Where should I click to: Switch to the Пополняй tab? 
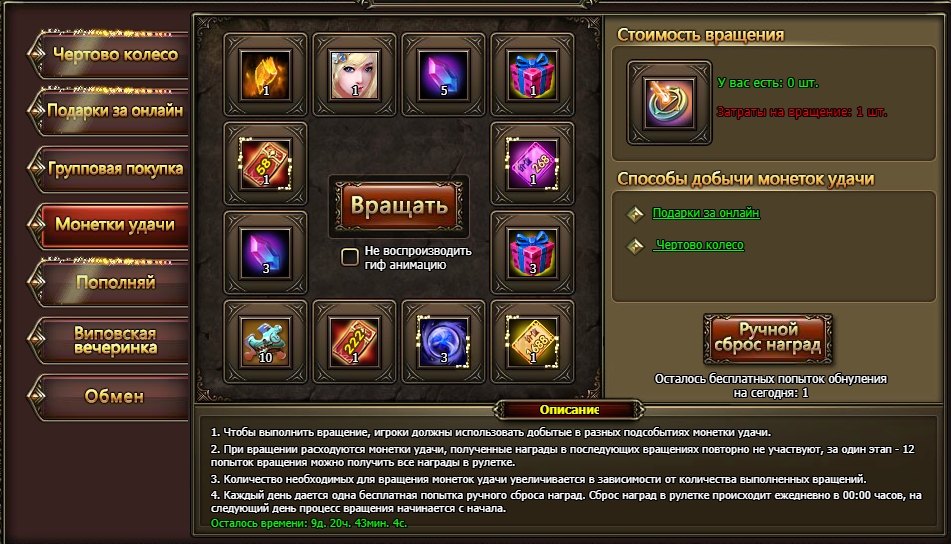pyautogui.click(x=114, y=282)
